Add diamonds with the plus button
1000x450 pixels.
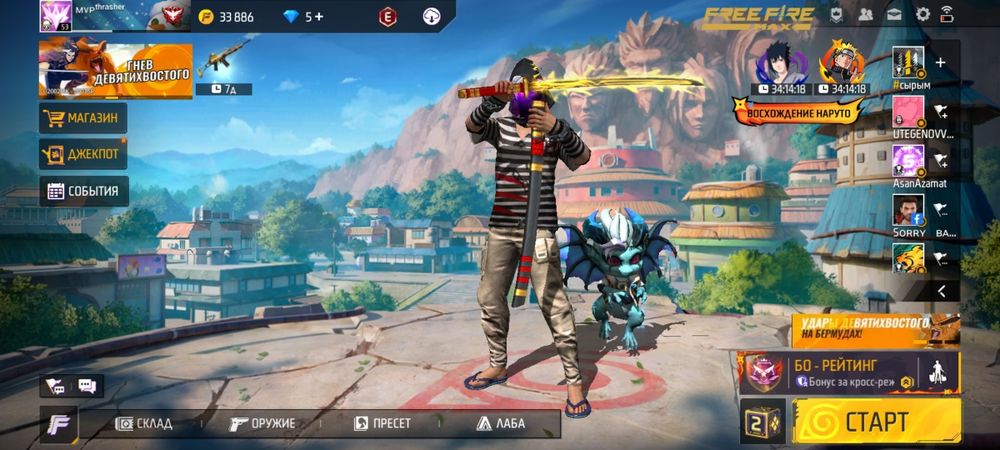[x=320, y=16]
